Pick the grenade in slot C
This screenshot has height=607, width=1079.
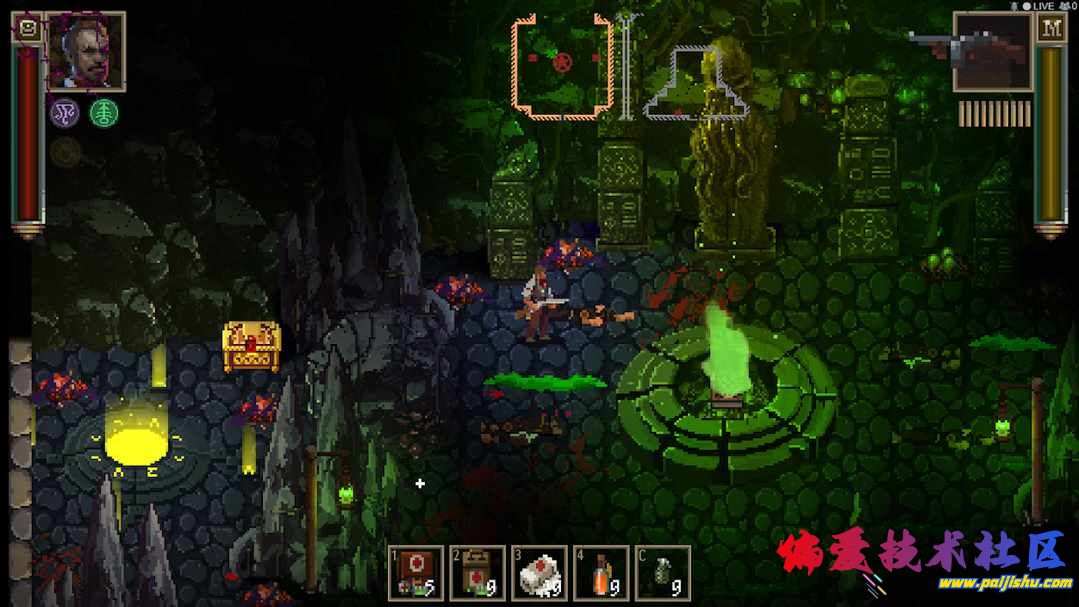click(x=663, y=574)
